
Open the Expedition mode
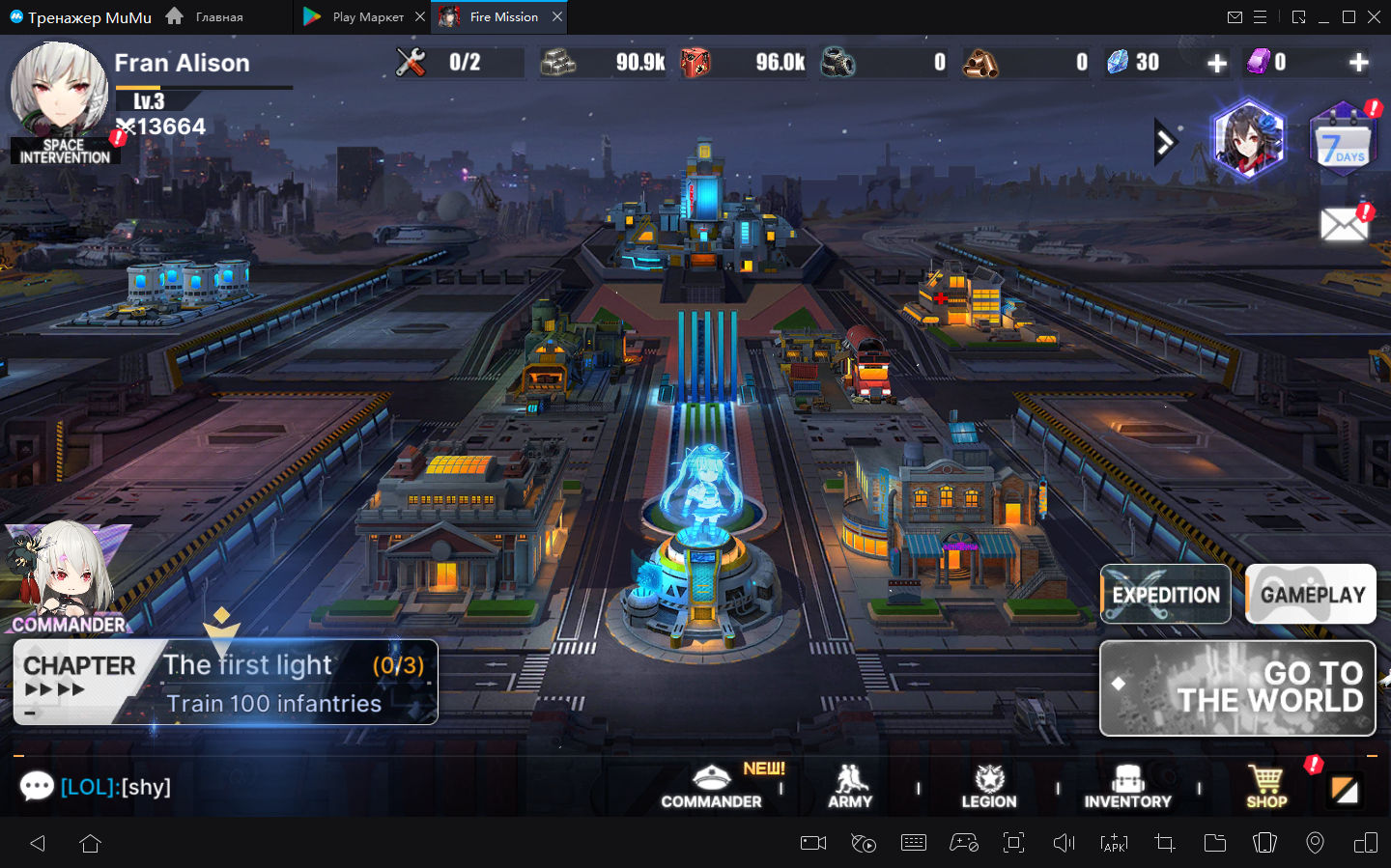point(1166,594)
